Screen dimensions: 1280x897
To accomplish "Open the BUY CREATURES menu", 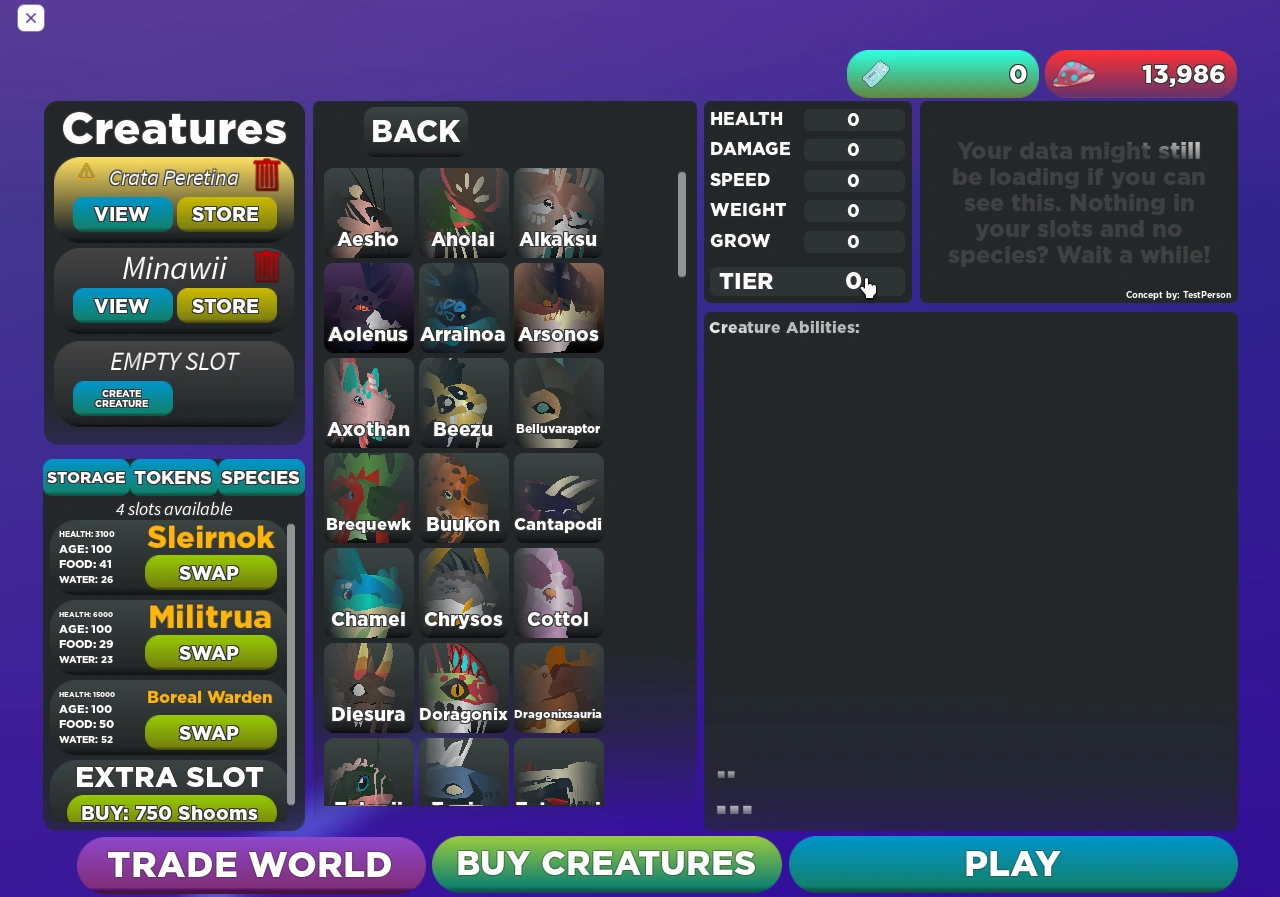I will click(606, 863).
